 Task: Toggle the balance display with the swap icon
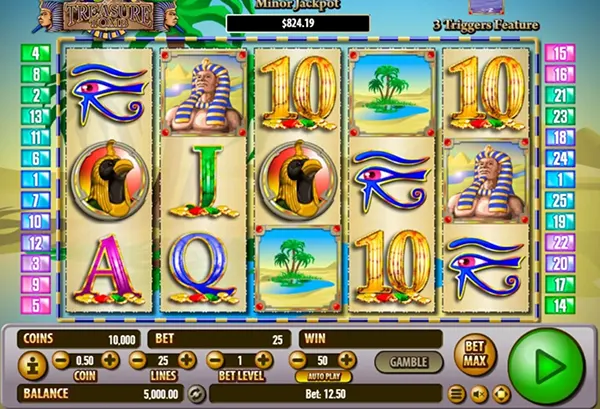196,393
